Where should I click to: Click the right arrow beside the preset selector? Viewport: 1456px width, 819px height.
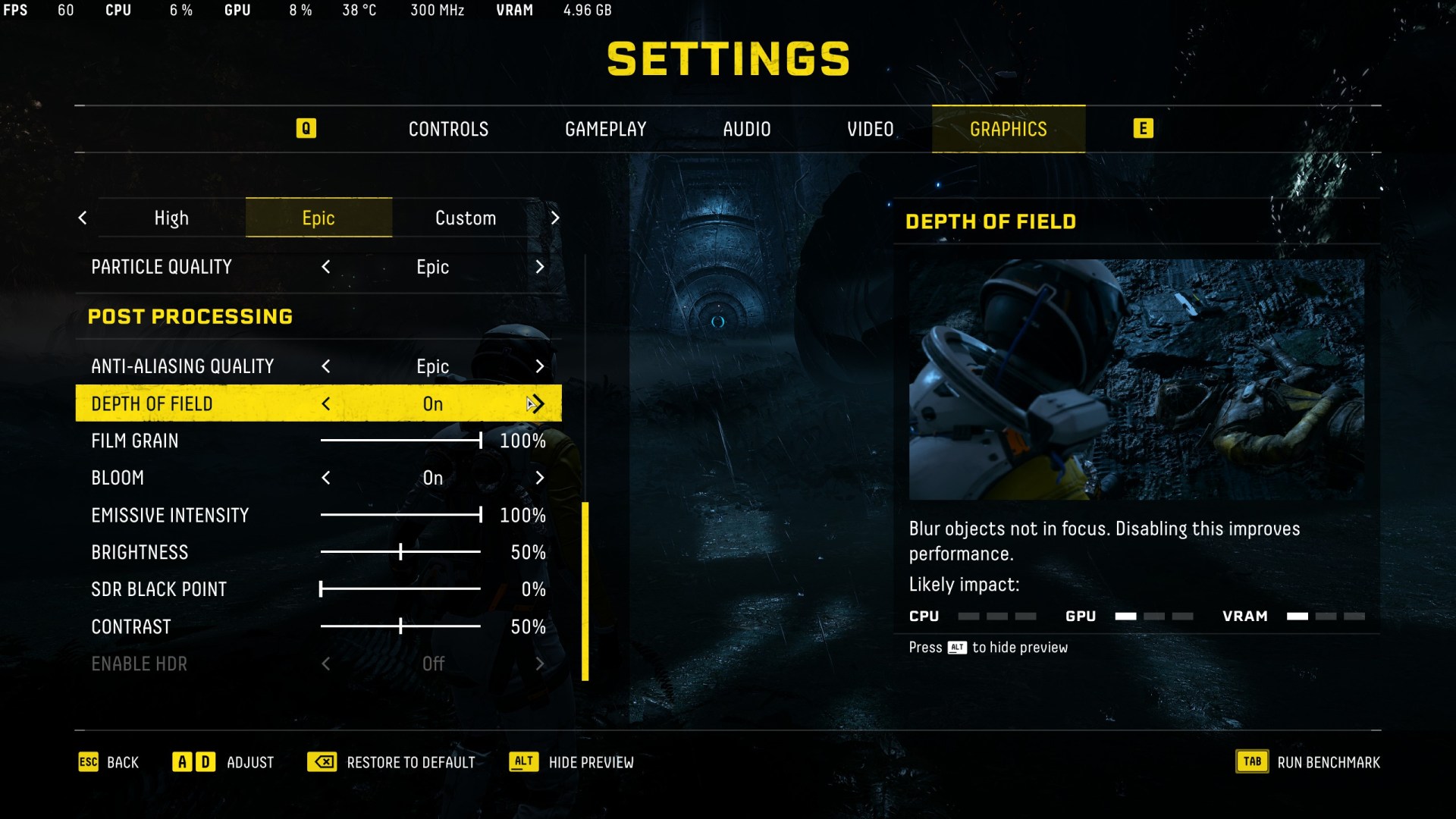[x=556, y=218]
